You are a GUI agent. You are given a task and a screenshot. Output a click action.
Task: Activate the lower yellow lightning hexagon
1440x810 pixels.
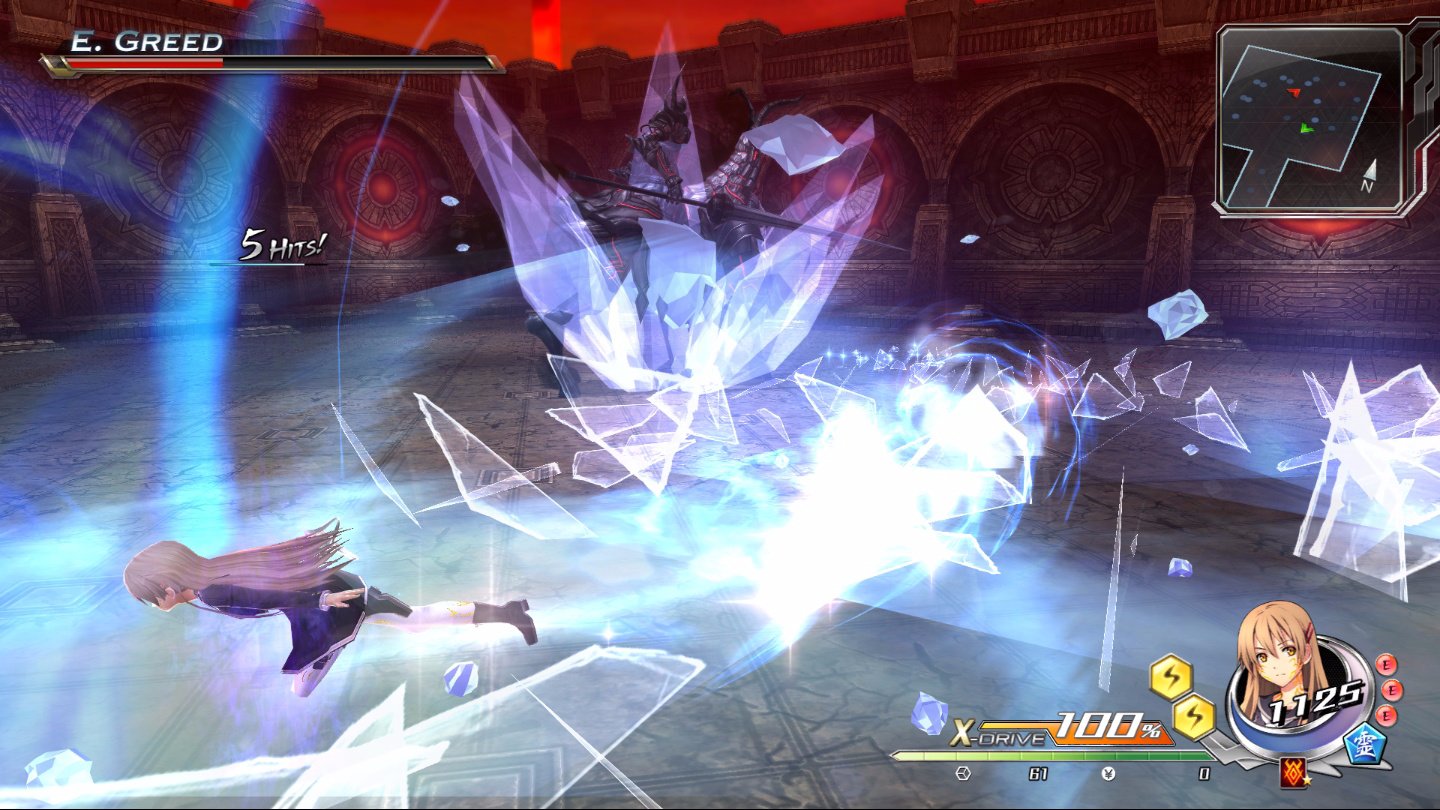click(x=1195, y=716)
